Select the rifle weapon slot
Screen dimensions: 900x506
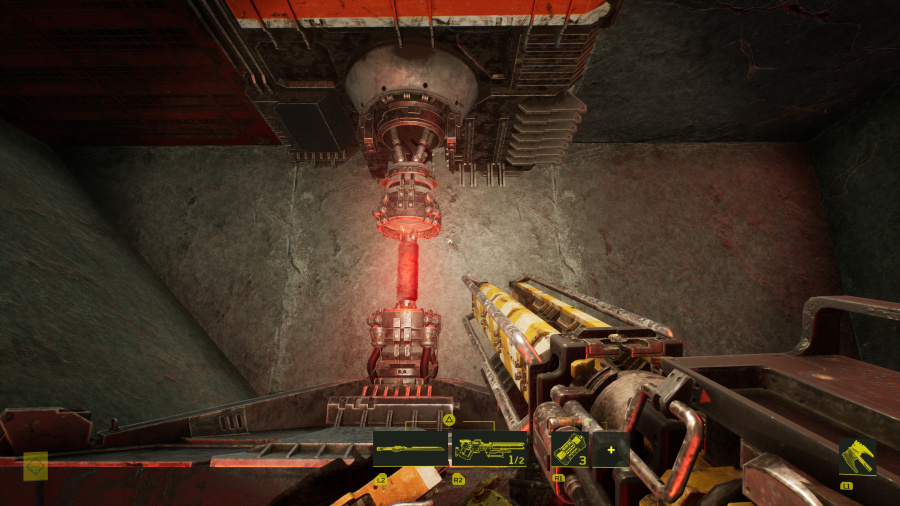[489, 449]
